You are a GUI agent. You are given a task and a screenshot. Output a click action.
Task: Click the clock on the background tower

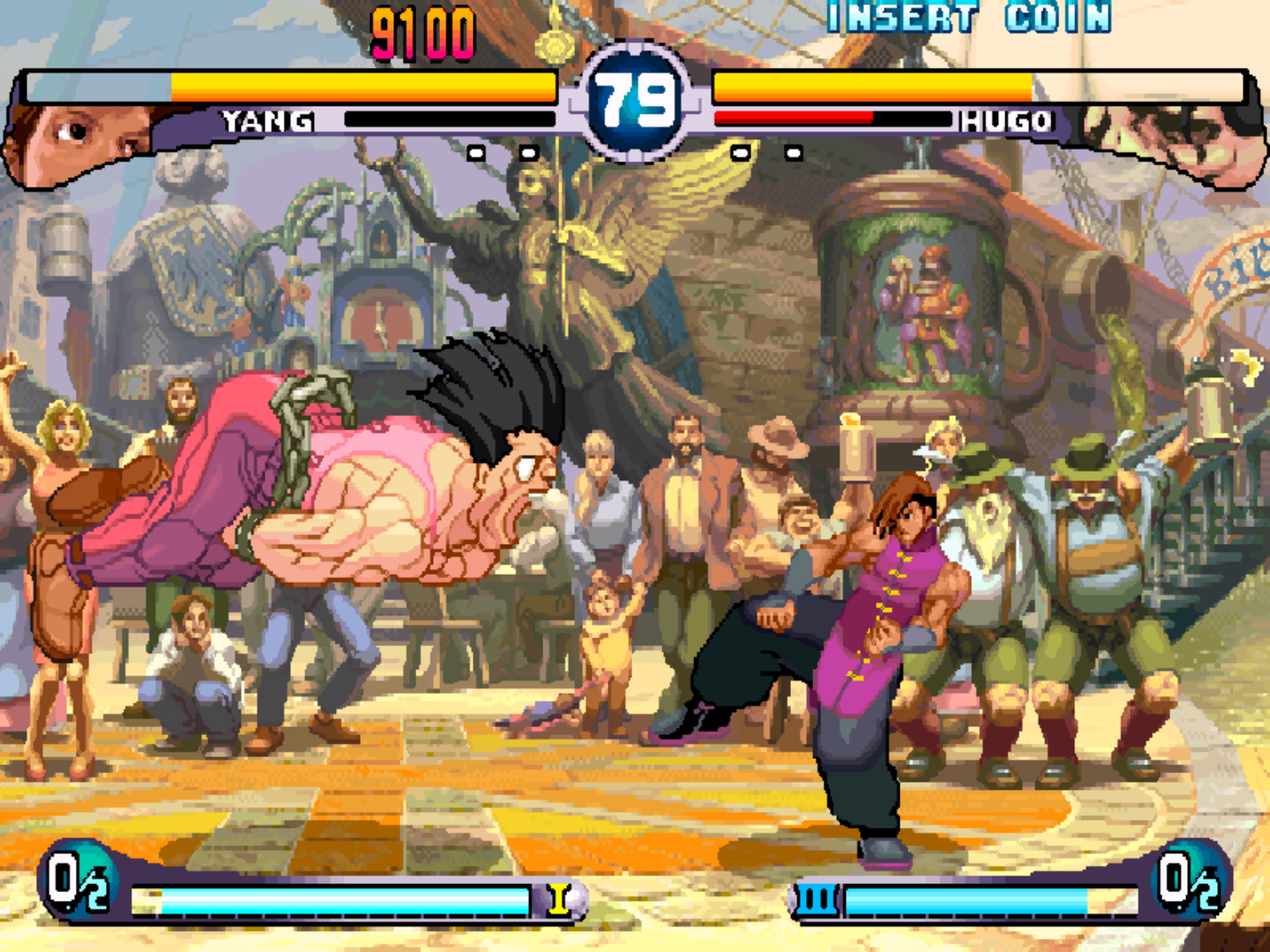point(379,322)
